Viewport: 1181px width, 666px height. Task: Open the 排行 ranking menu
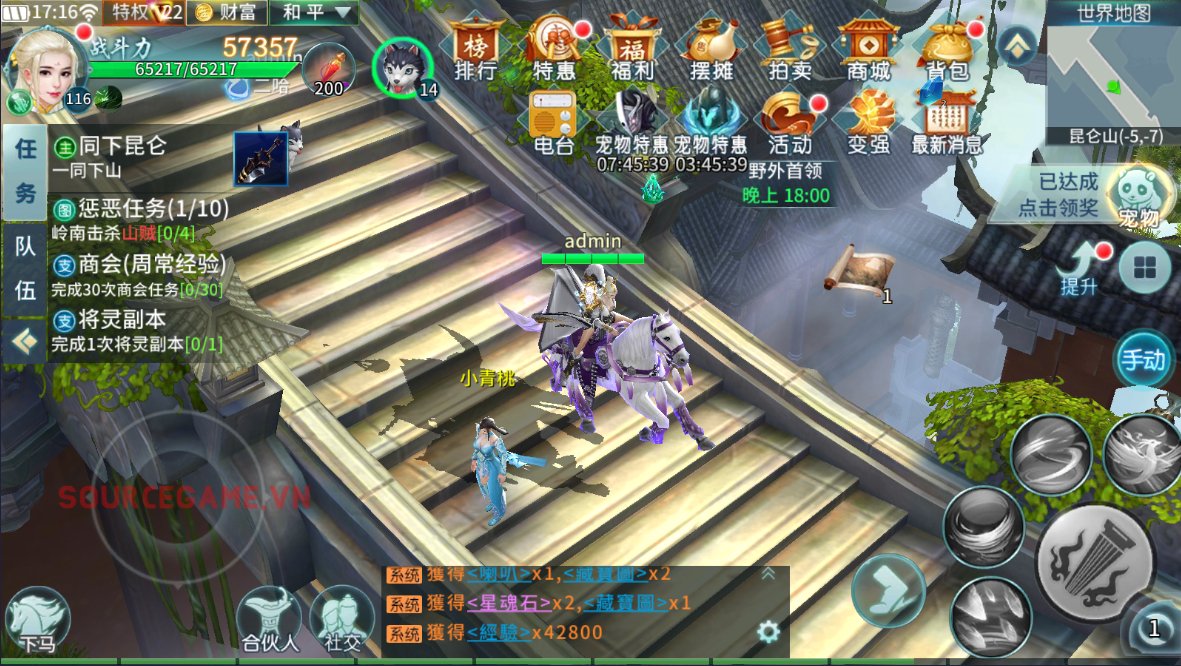[x=476, y=48]
